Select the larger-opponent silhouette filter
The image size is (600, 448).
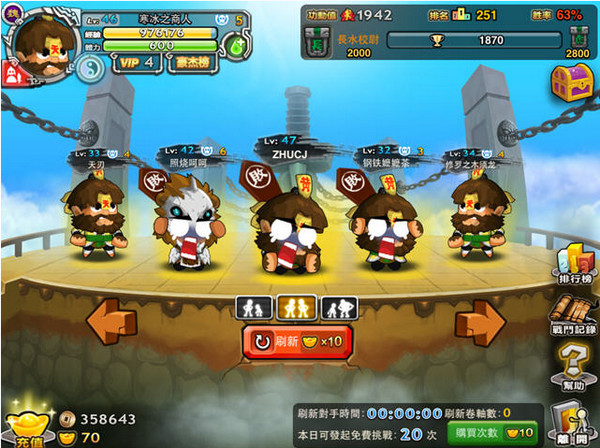click(x=339, y=306)
